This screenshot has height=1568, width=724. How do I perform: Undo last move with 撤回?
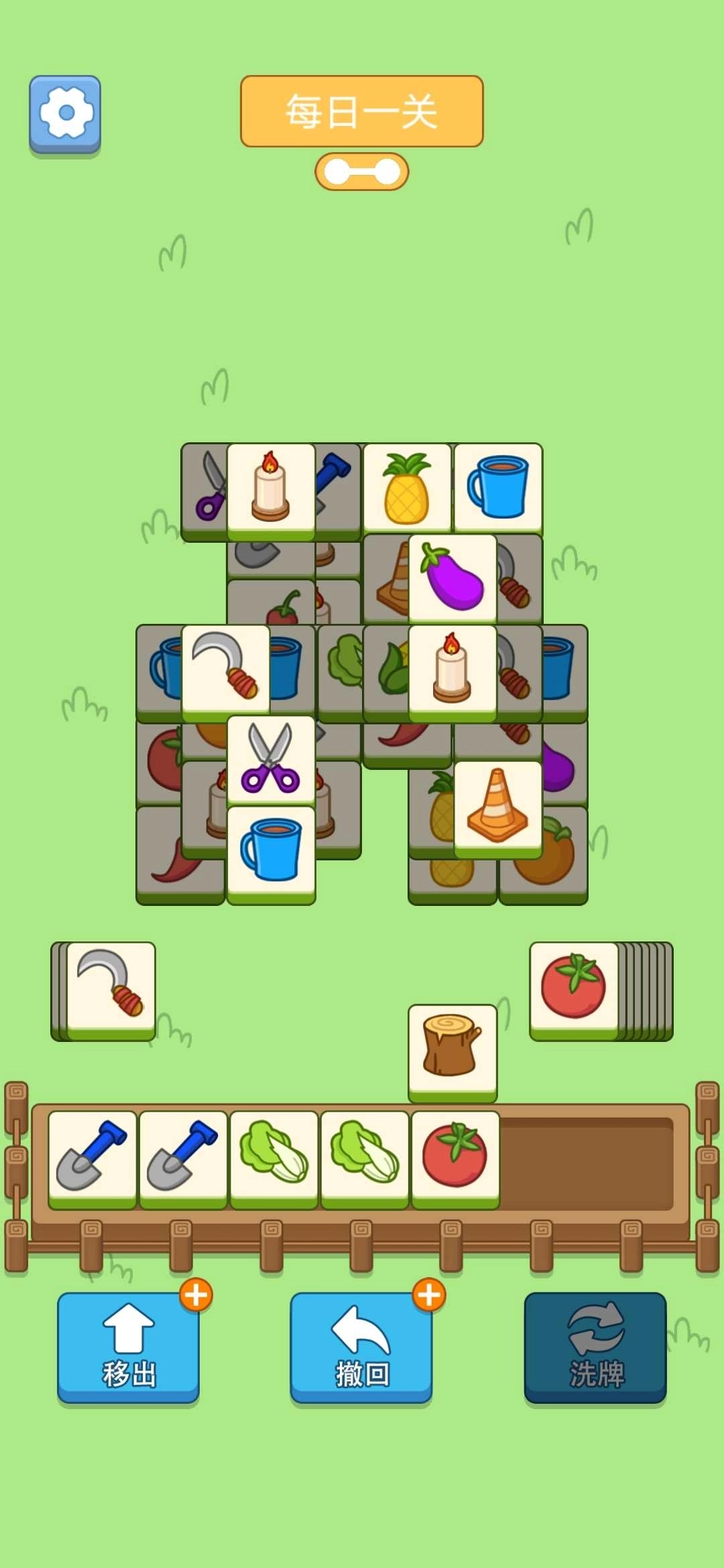click(x=361, y=1347)
